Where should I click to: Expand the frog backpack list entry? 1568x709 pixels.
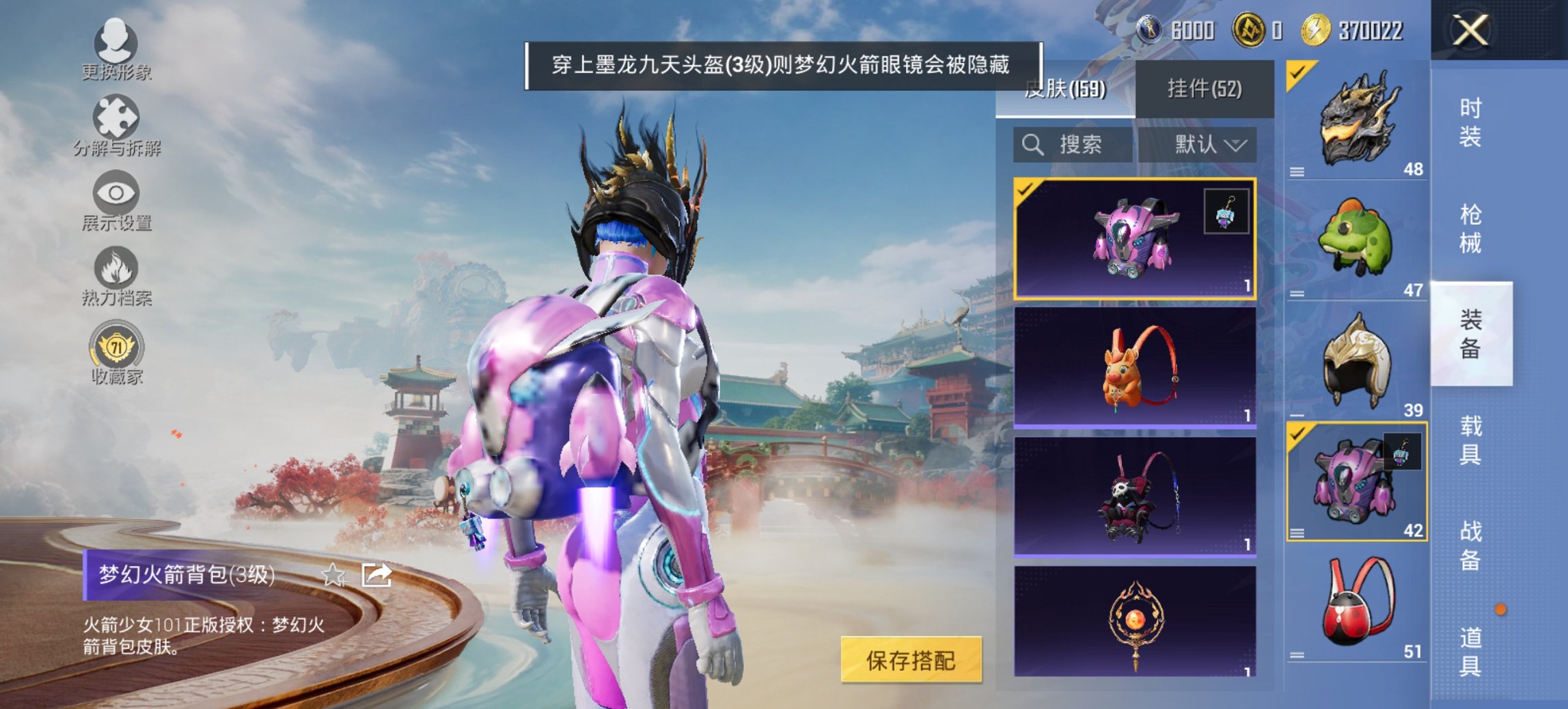1295,295
